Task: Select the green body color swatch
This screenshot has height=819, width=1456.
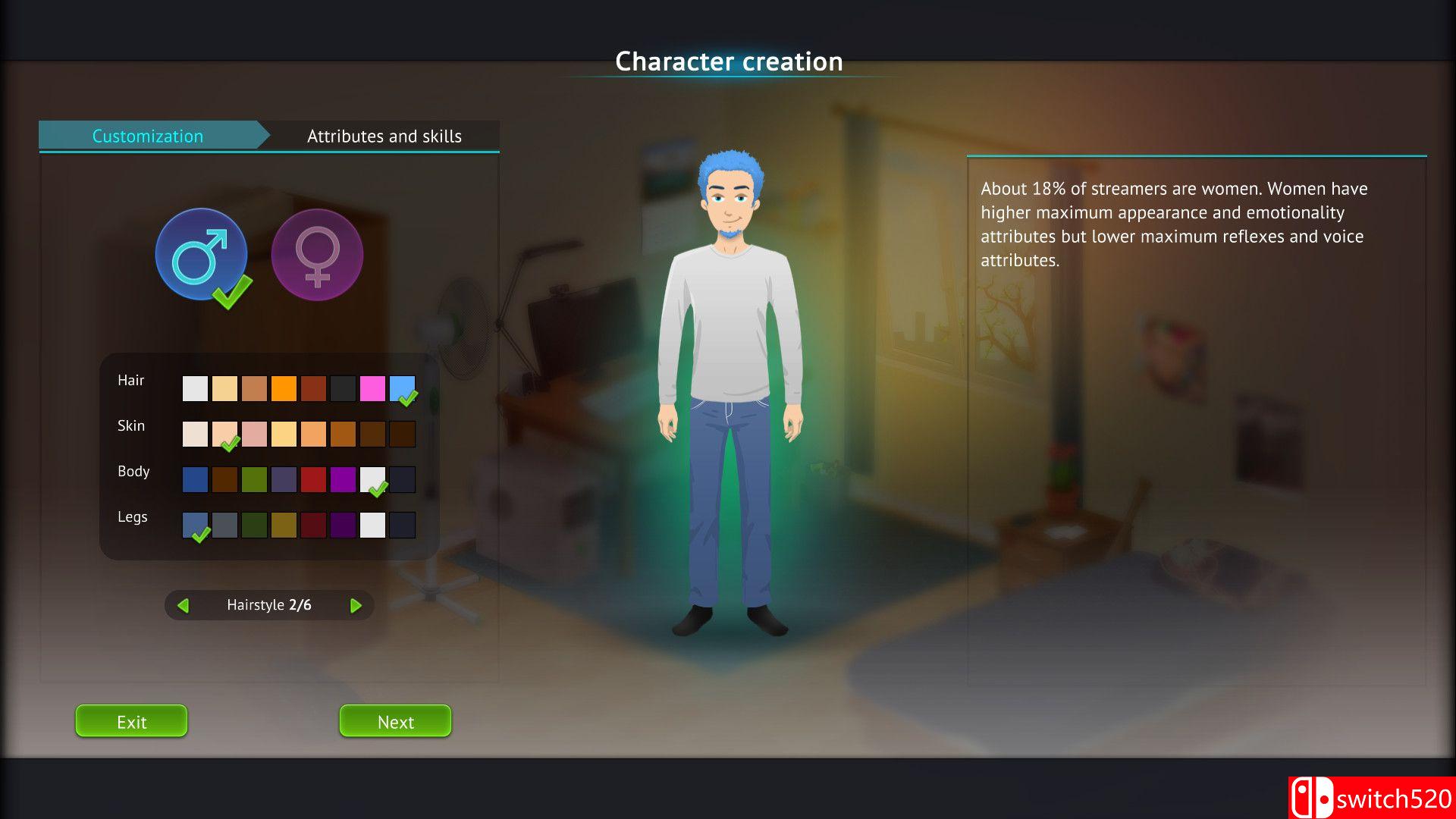Action: (254, 479)
